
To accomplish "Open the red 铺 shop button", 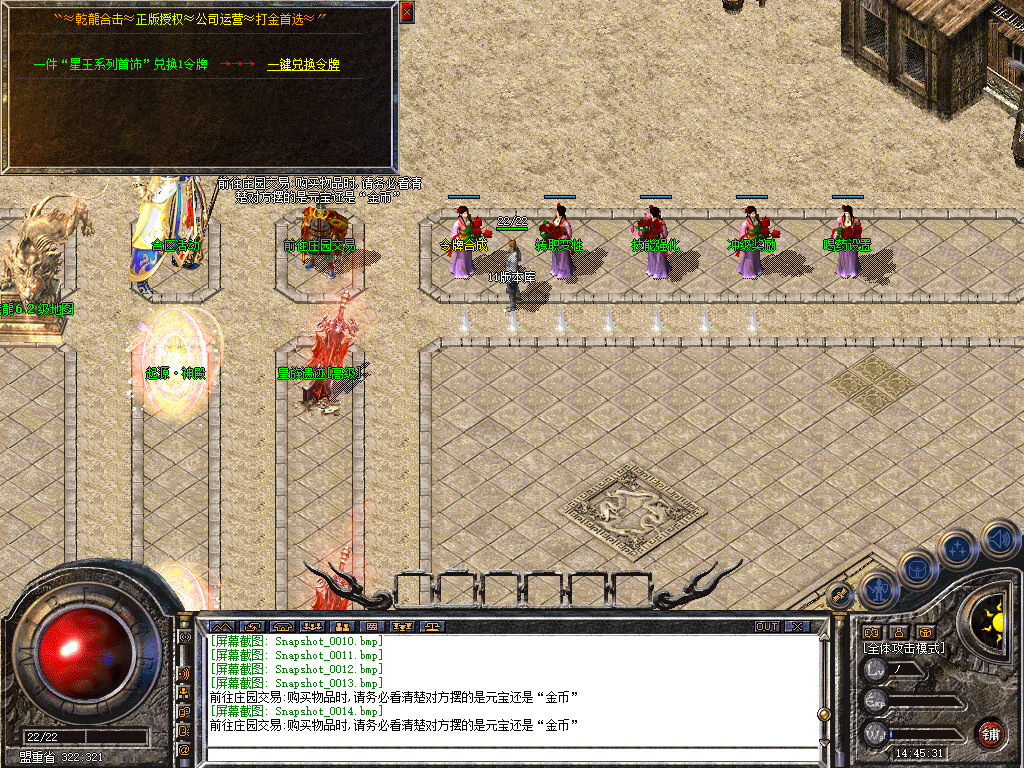I will click(991, 733).
